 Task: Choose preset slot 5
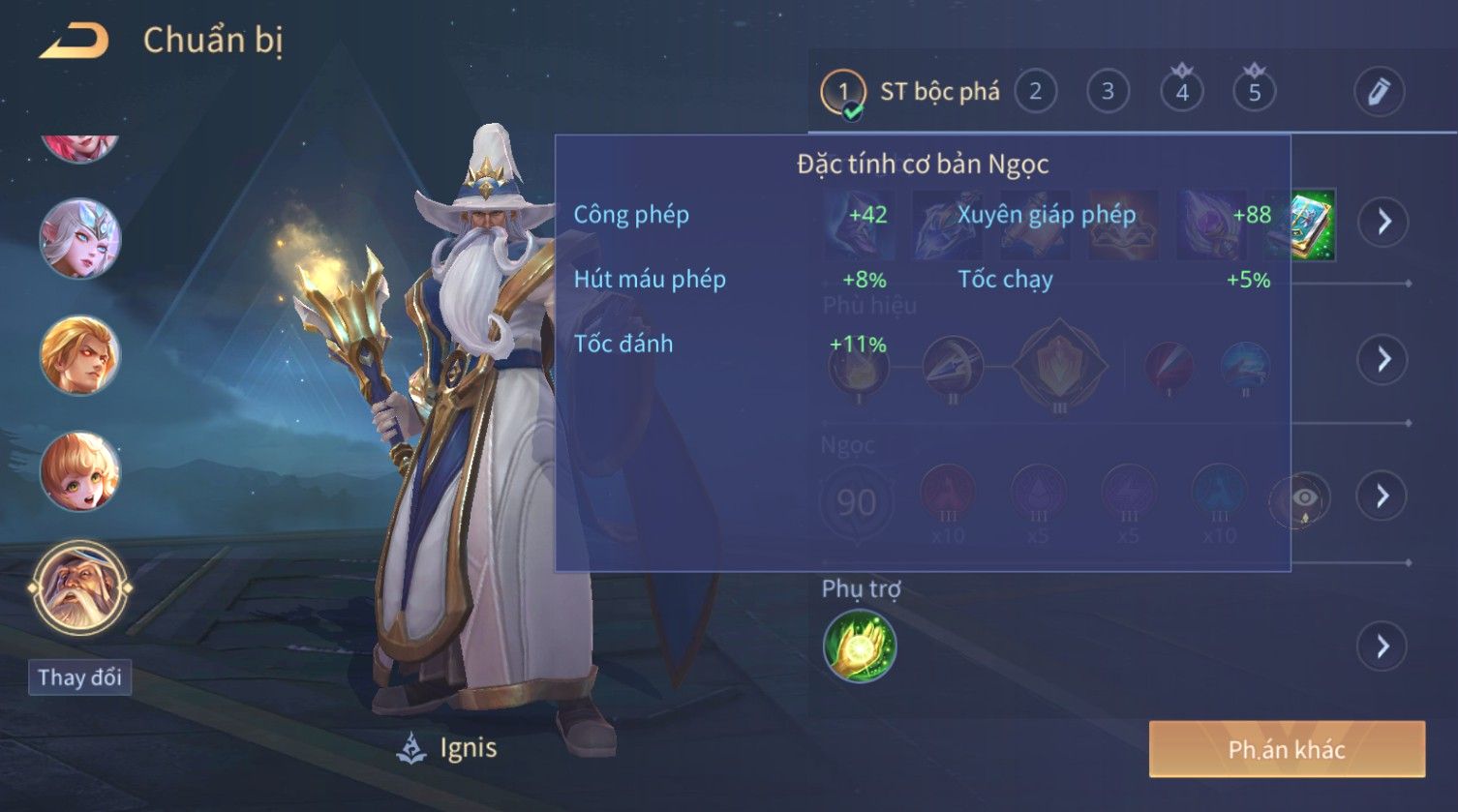point(1255,92)
